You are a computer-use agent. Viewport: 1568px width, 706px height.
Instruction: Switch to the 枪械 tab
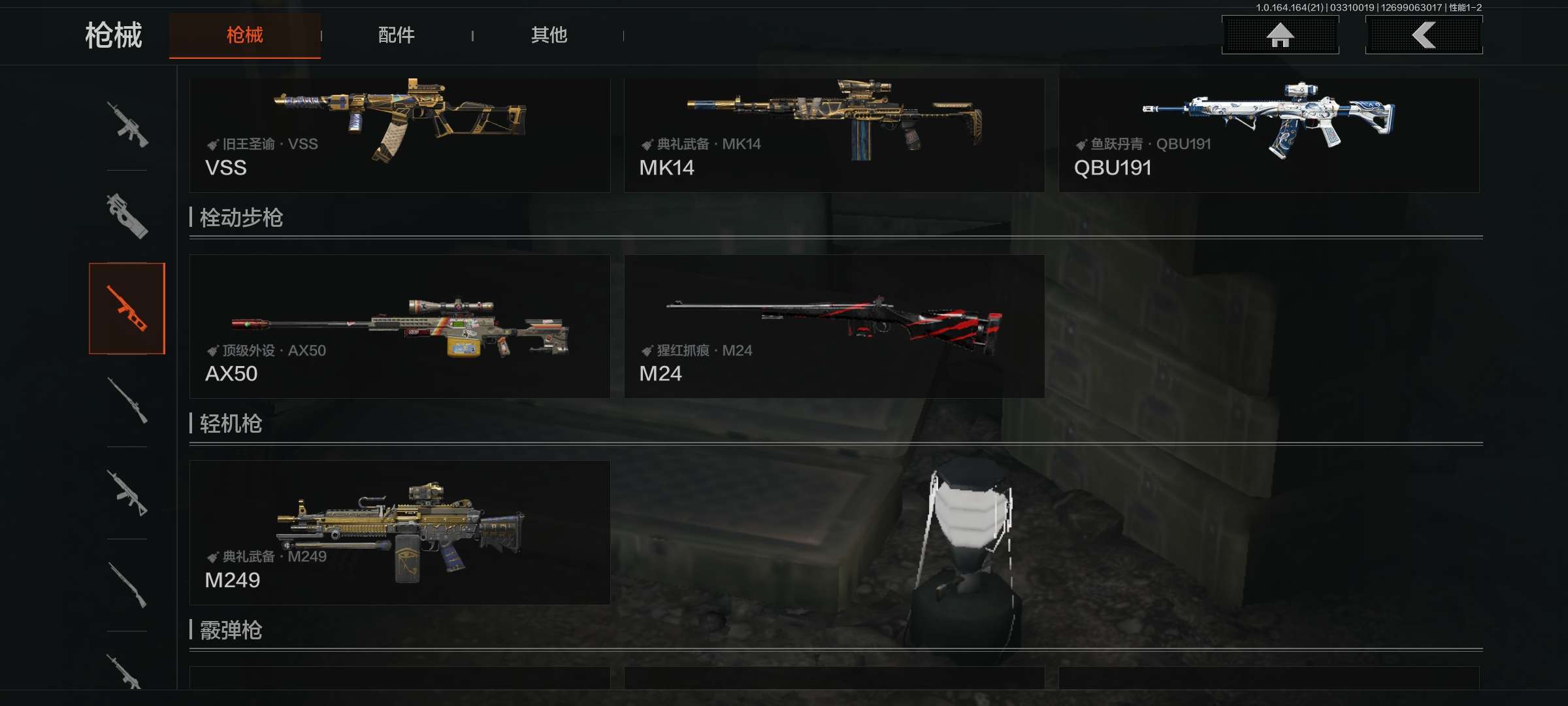click(244, 35)
